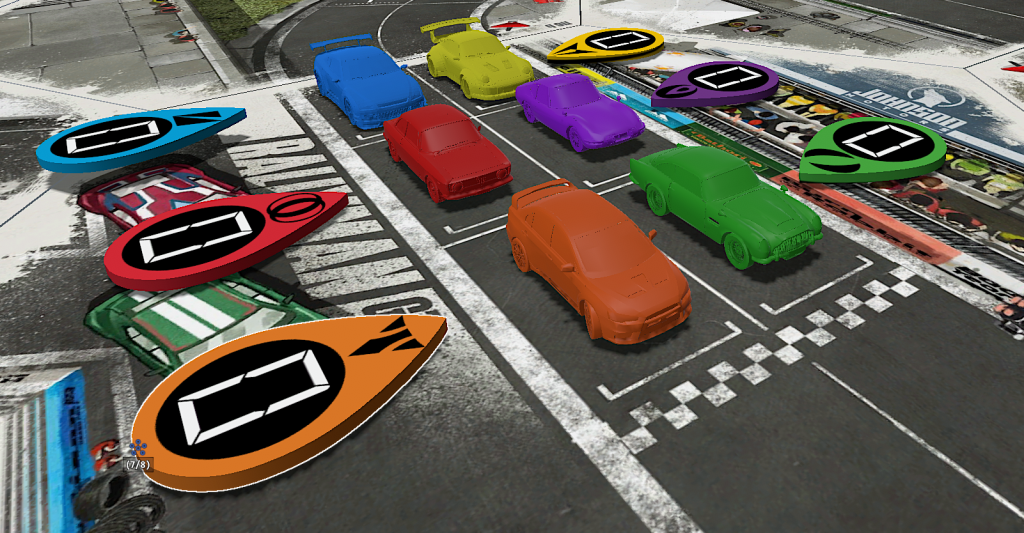This screenshot has width=1024, height=533.
Task: Pick the purple gear counter token
Action: tap(714, 83)
